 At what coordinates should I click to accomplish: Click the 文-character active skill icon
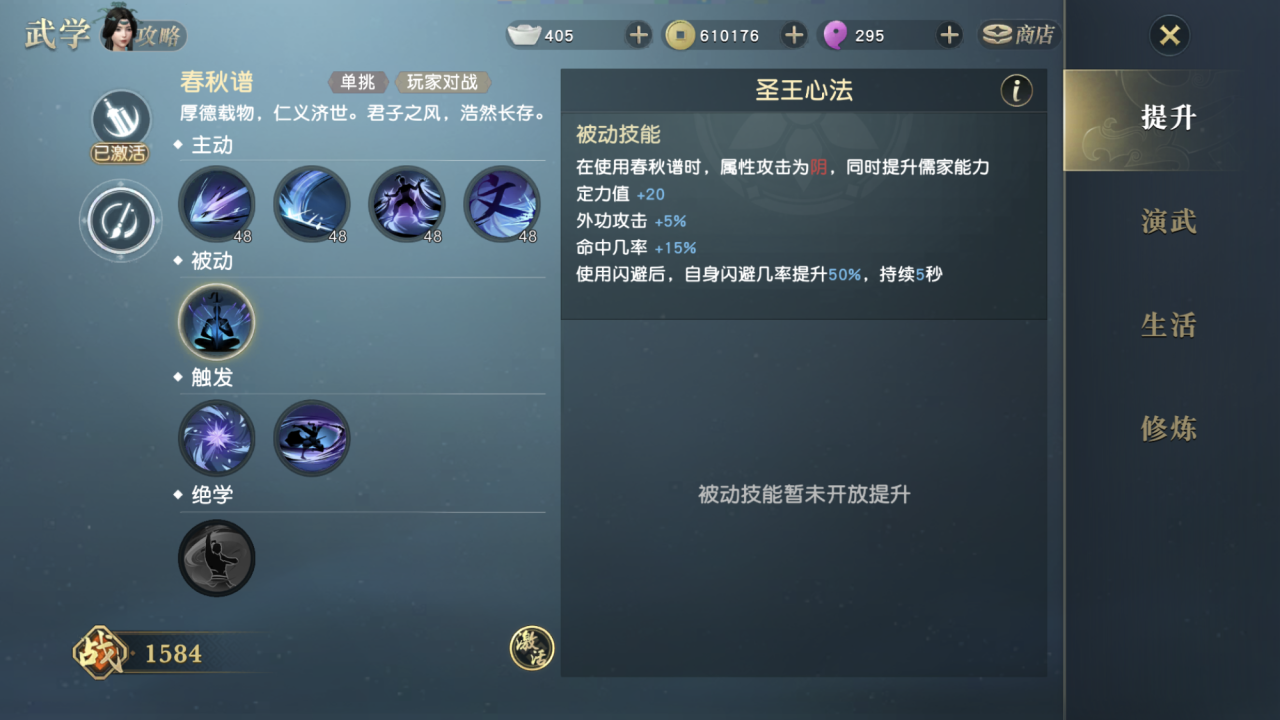coord(501,205)
